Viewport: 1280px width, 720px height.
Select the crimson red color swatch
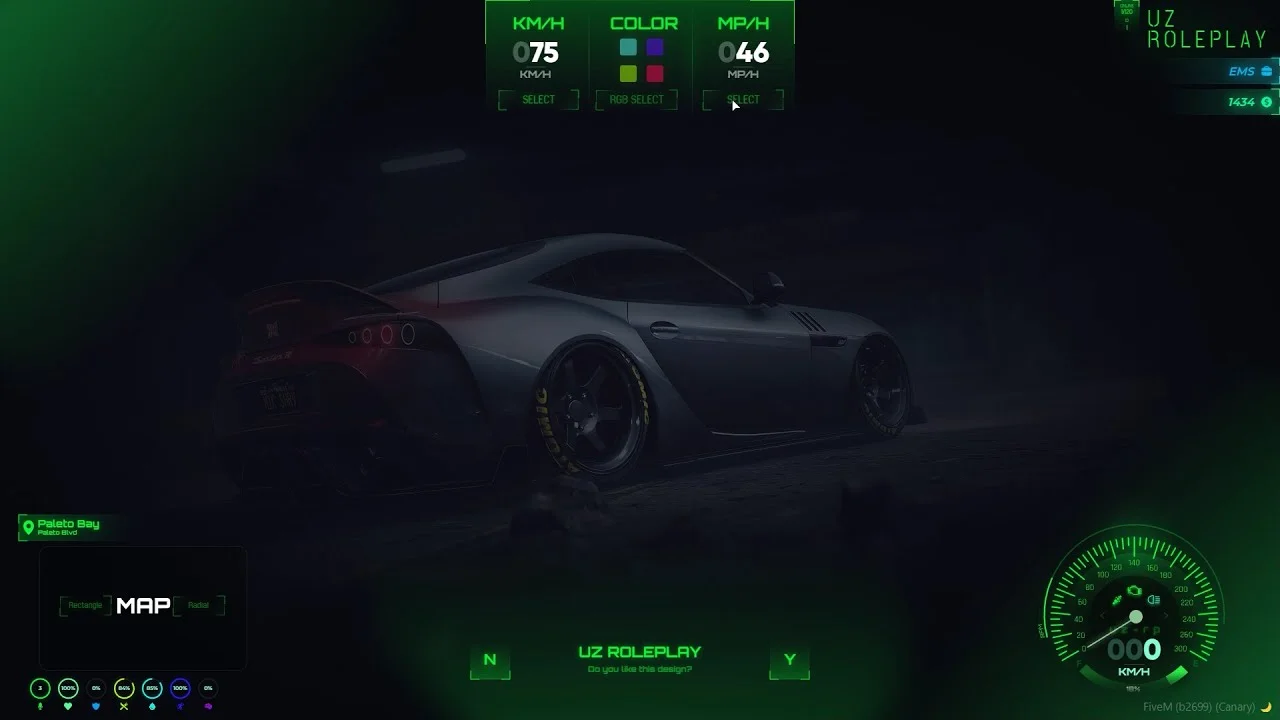(655, 73)
